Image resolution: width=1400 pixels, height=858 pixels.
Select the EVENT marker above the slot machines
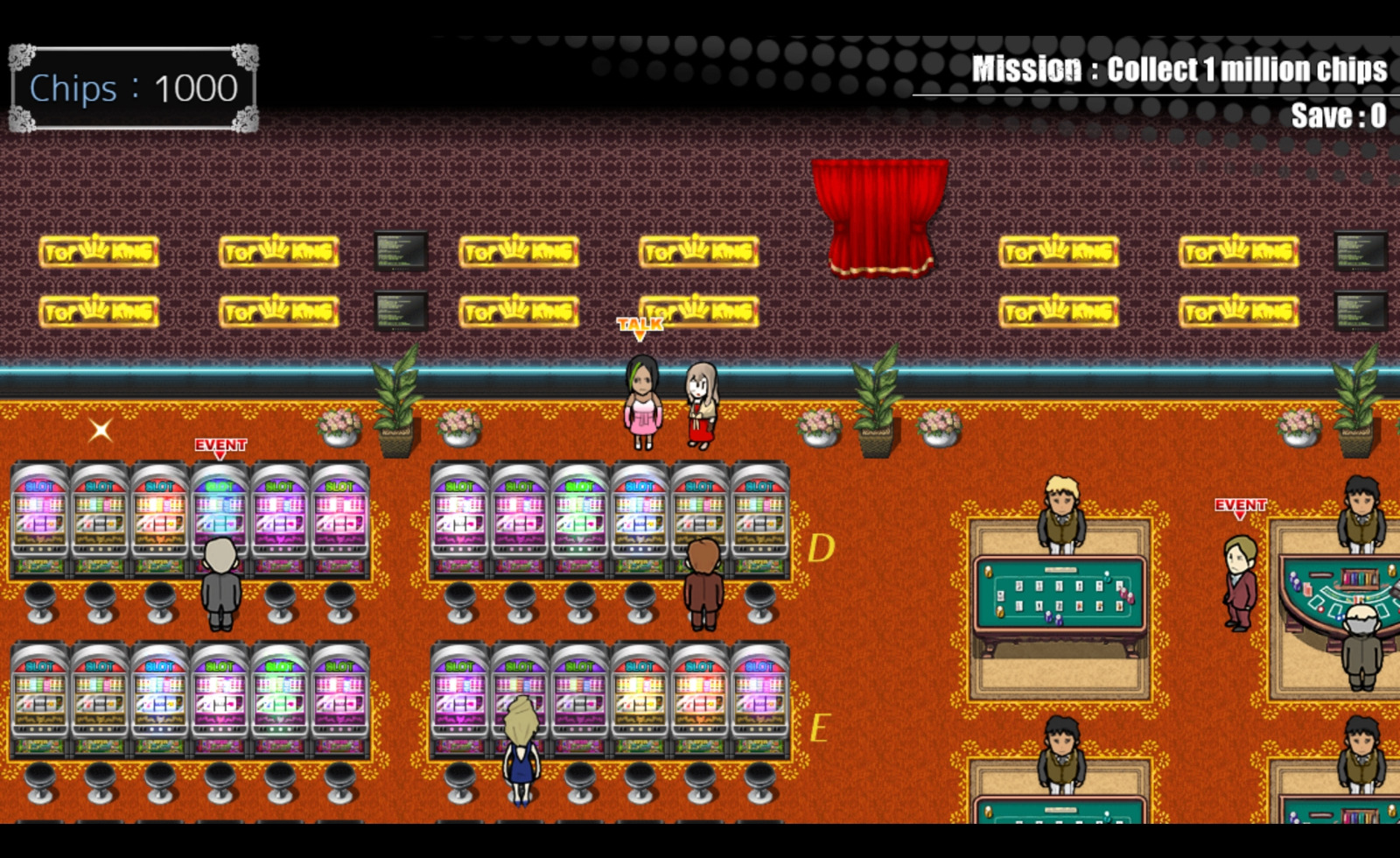[221, 447]
